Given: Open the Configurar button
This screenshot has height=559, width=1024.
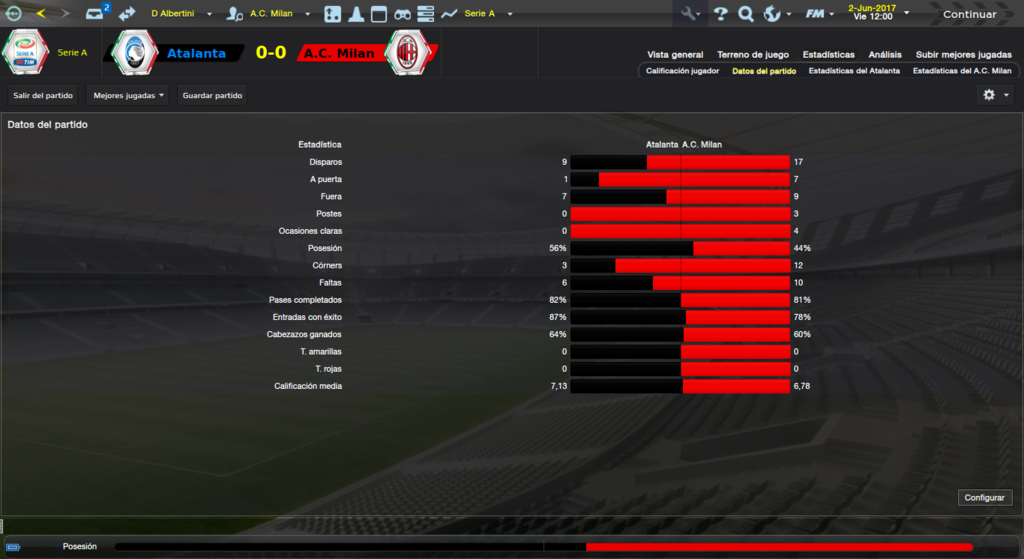Looking at the screenshot, I should tap(986, 497).
